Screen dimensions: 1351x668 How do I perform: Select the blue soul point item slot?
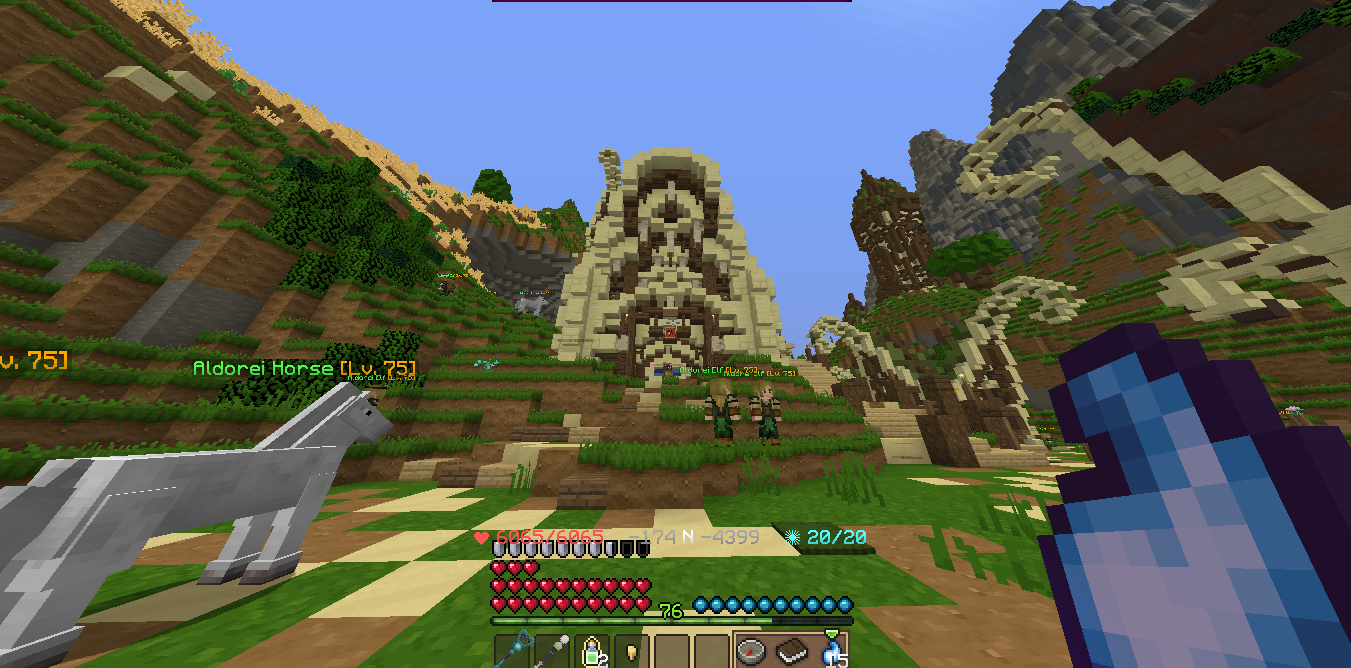coord(832,651)
